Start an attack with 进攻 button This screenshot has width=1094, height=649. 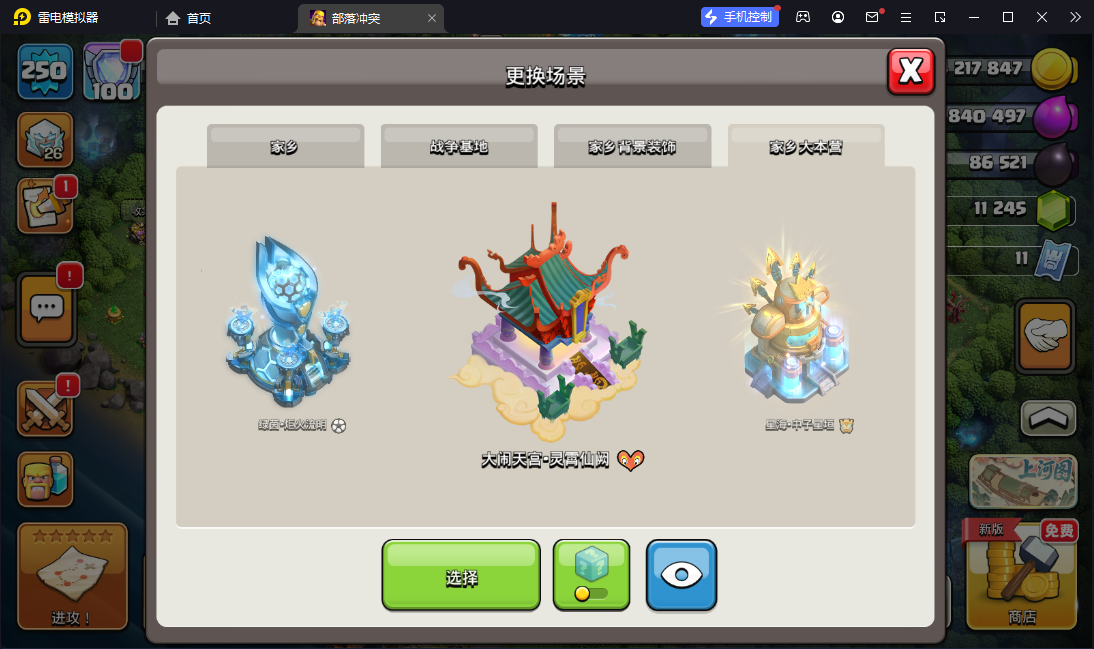pos(72,577)
